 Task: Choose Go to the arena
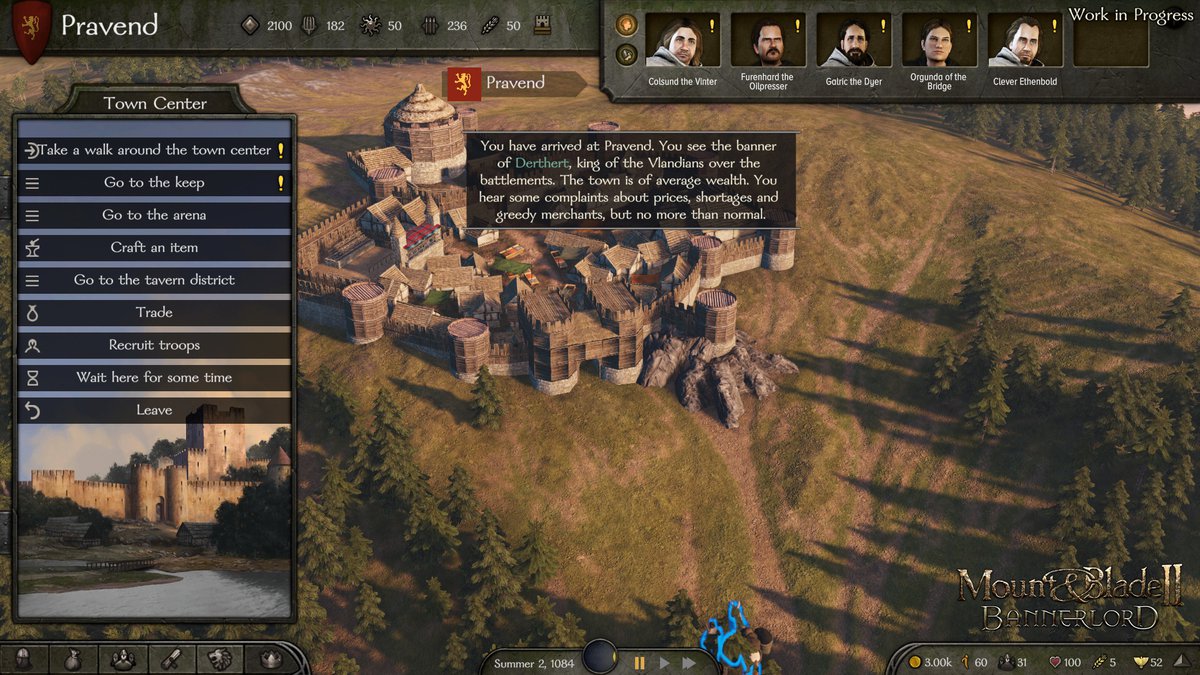click(x=154, y=215)
